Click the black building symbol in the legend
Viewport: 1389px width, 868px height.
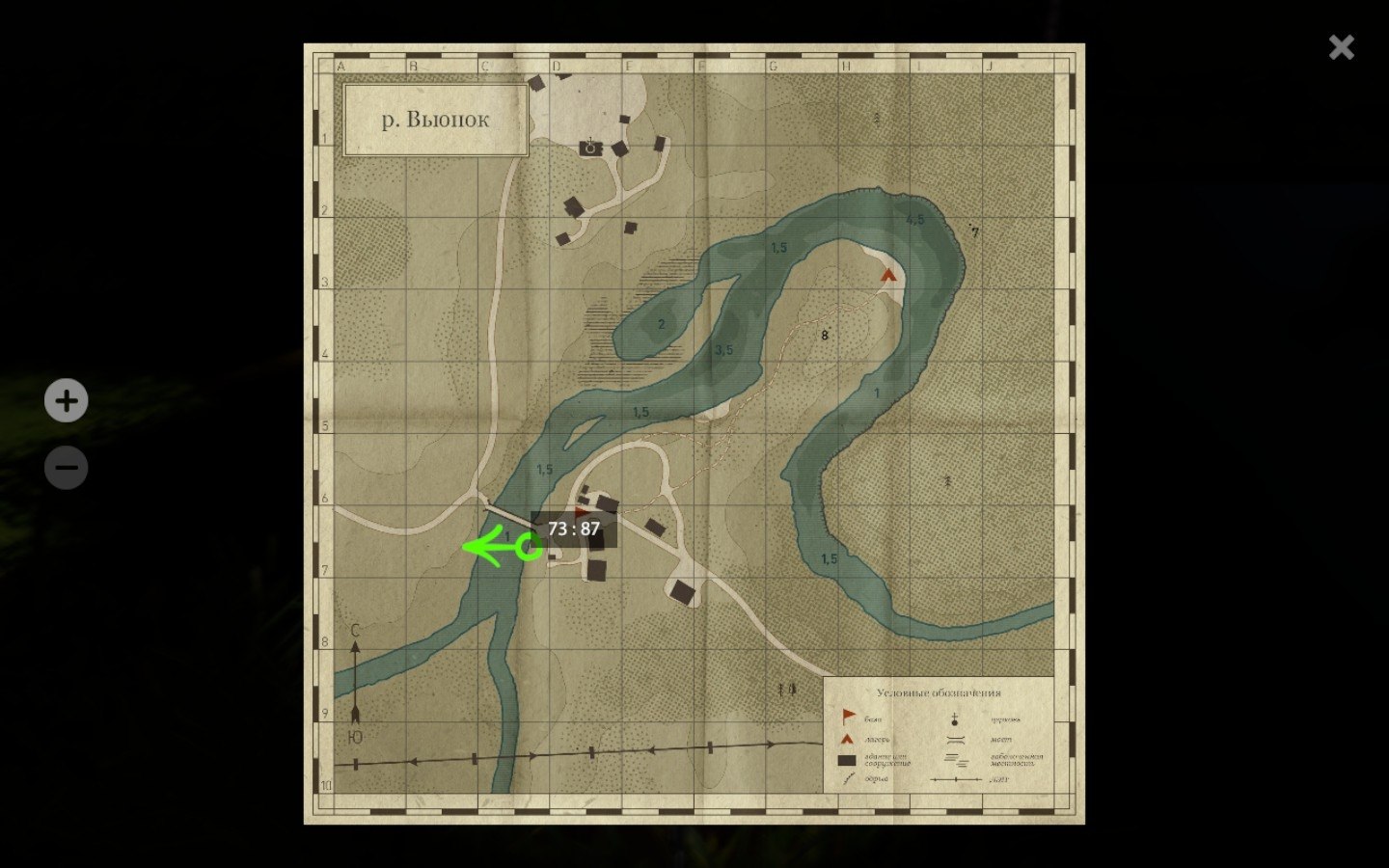[847, 760]
